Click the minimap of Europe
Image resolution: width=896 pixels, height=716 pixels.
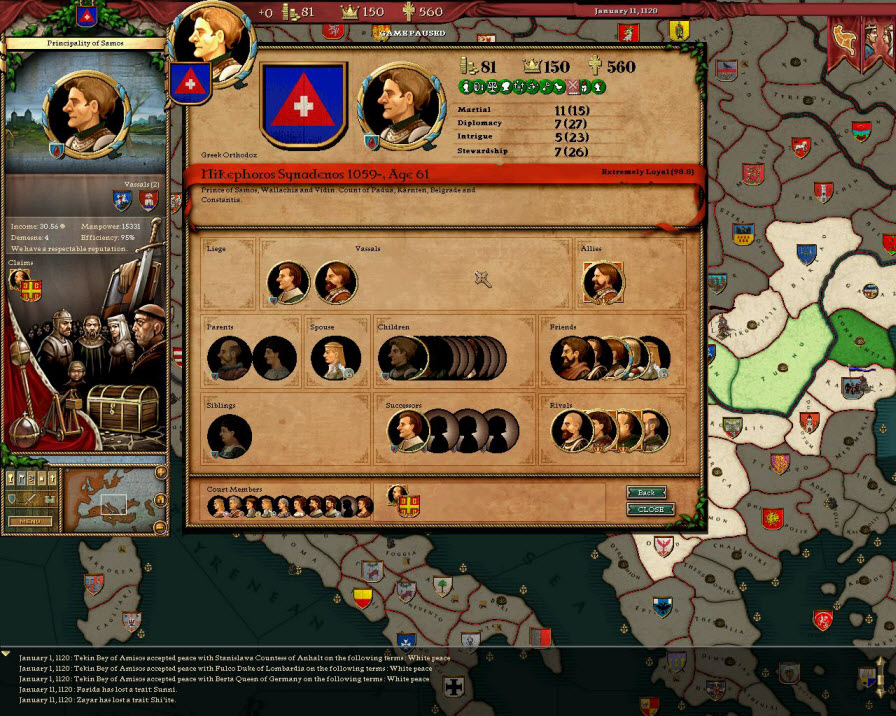111,499
